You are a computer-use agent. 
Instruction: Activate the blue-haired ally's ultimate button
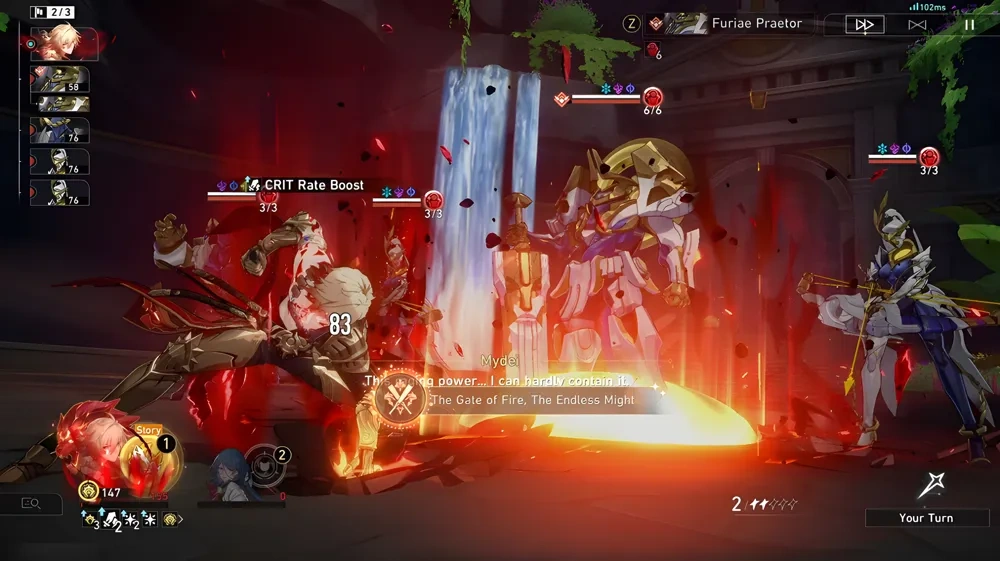(x=266, y=467)
